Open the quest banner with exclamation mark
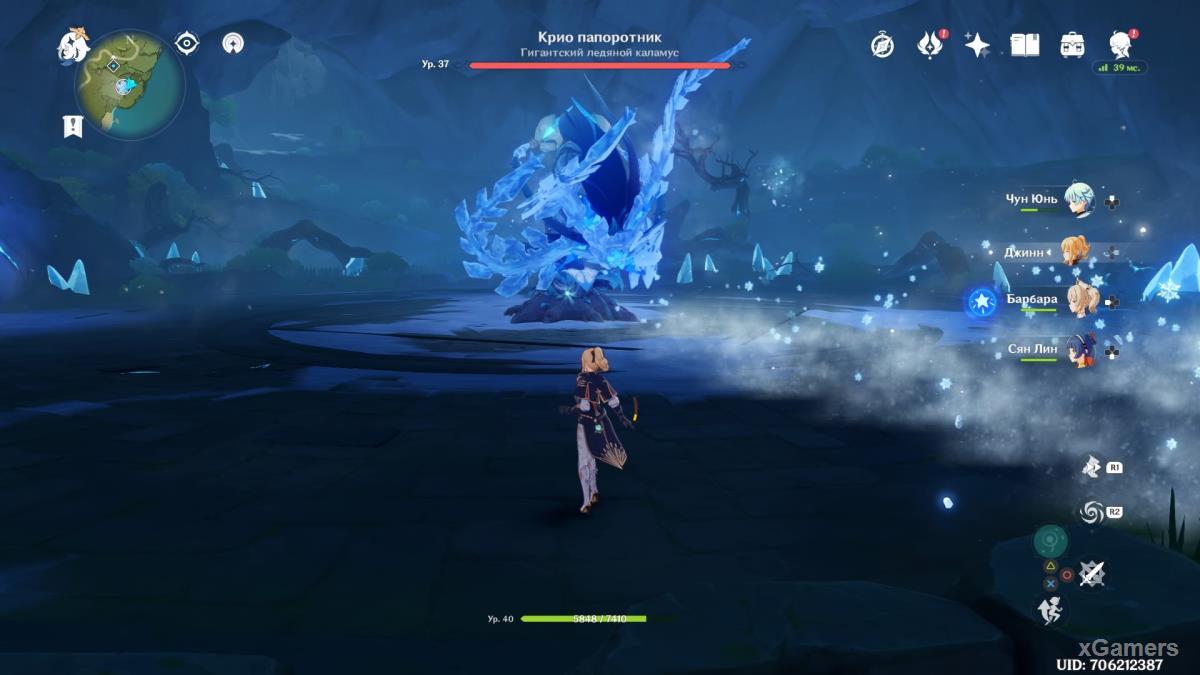 (72, 125)
